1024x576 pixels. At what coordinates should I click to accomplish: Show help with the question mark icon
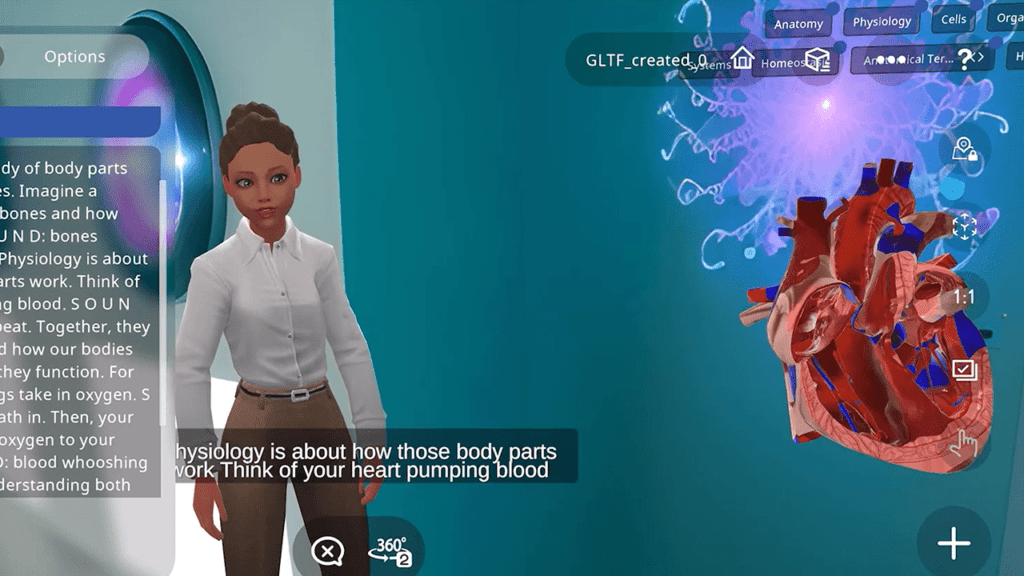[965, 58]
